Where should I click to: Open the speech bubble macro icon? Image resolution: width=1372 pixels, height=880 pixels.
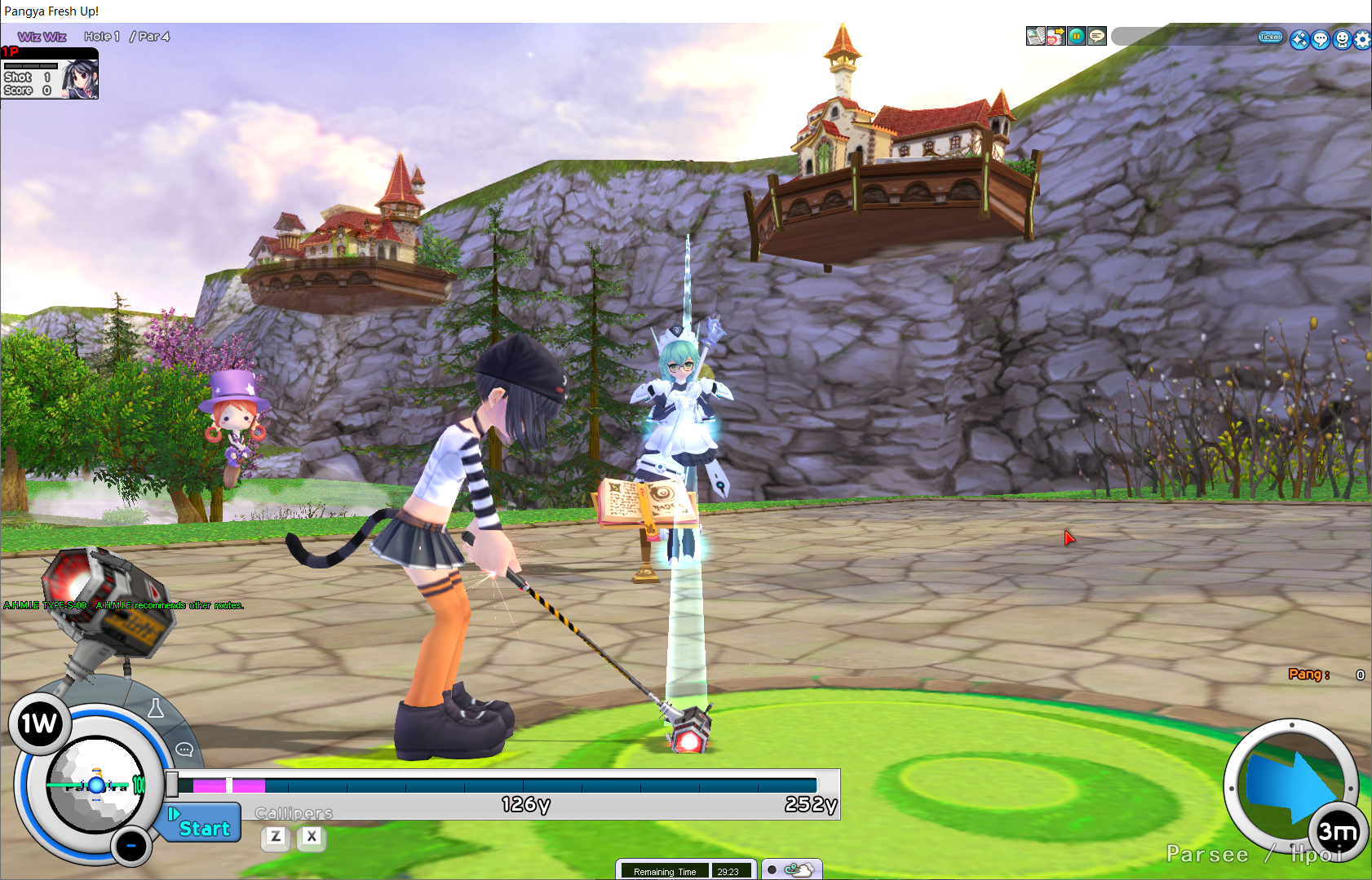(x=1097, y=36)
